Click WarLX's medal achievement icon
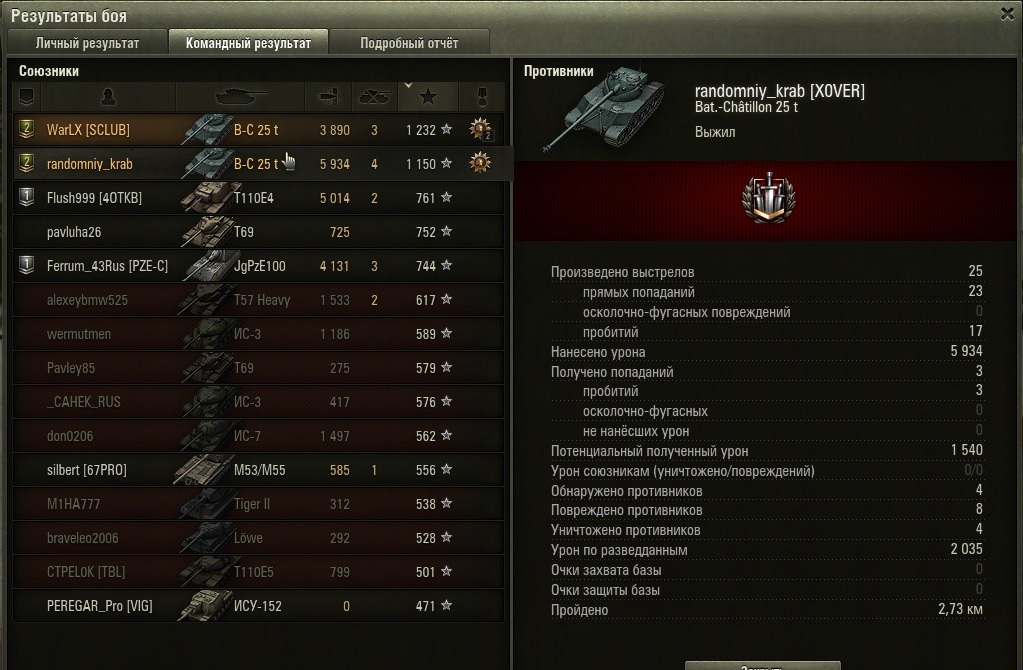 tap(482, 129)
